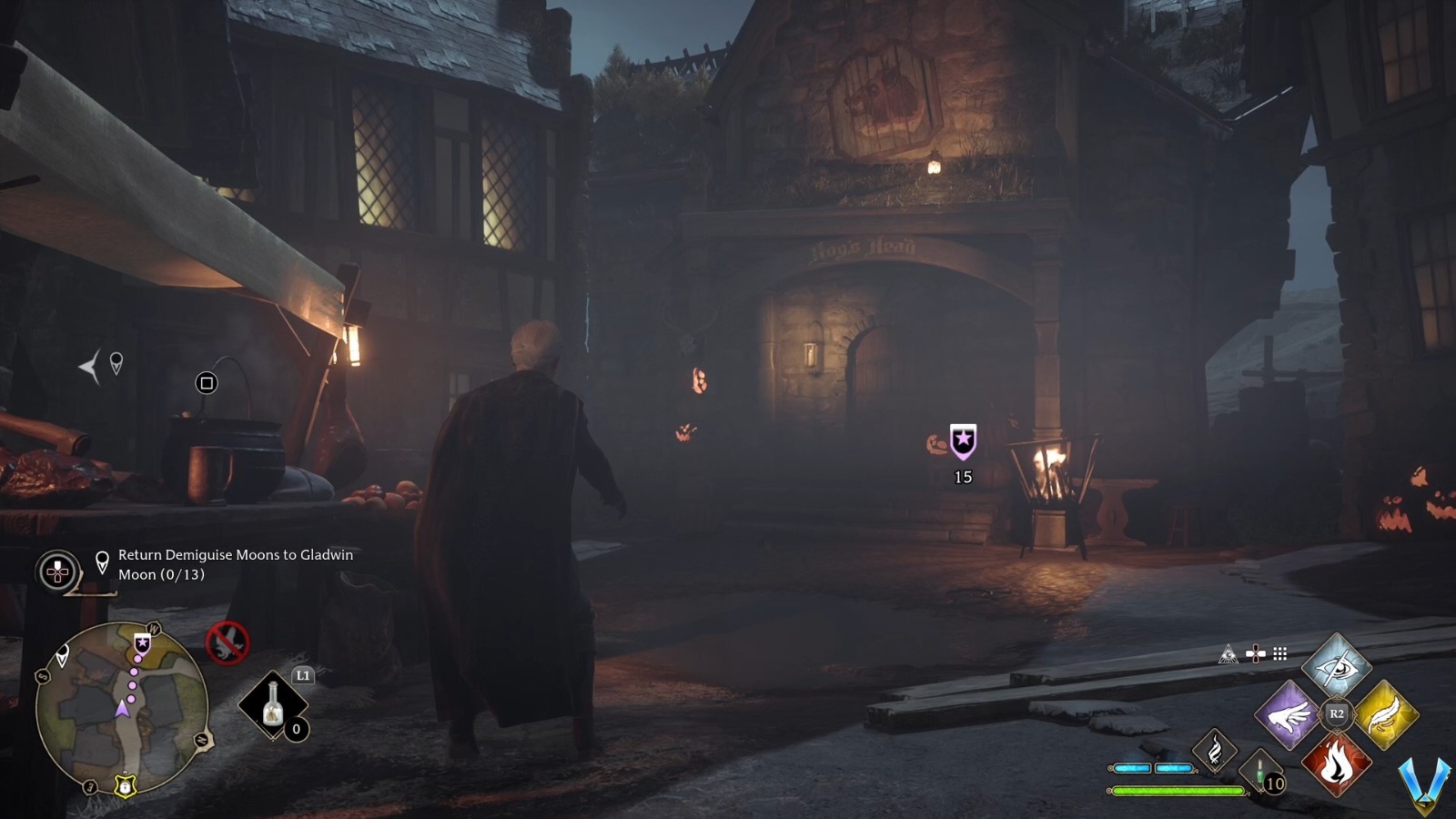Select the yellow Wingardium Leviosa feather spell
The width and height of the screenshot is (1456, 819).
(x=1386, y=714)
